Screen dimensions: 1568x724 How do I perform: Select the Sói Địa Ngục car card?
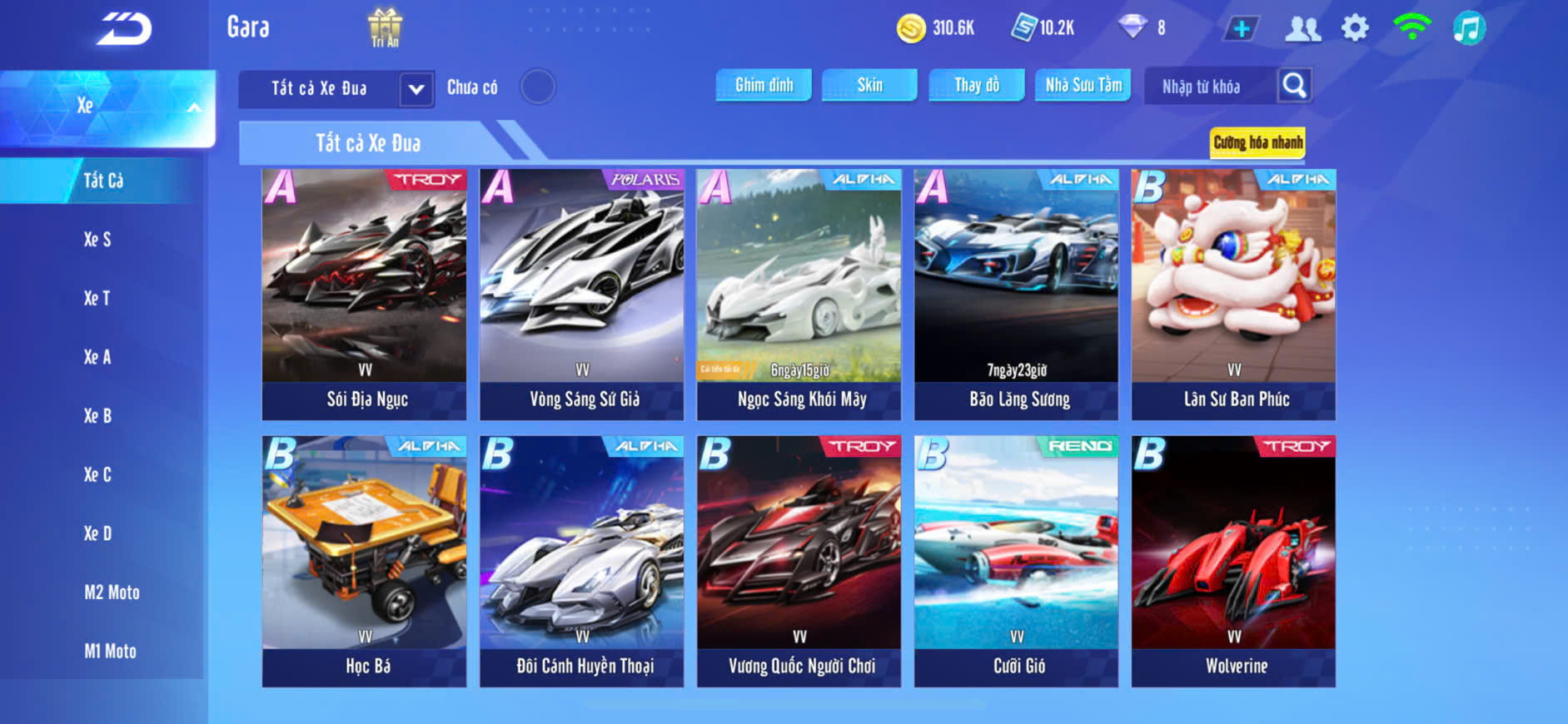click(x=364, y=294)
